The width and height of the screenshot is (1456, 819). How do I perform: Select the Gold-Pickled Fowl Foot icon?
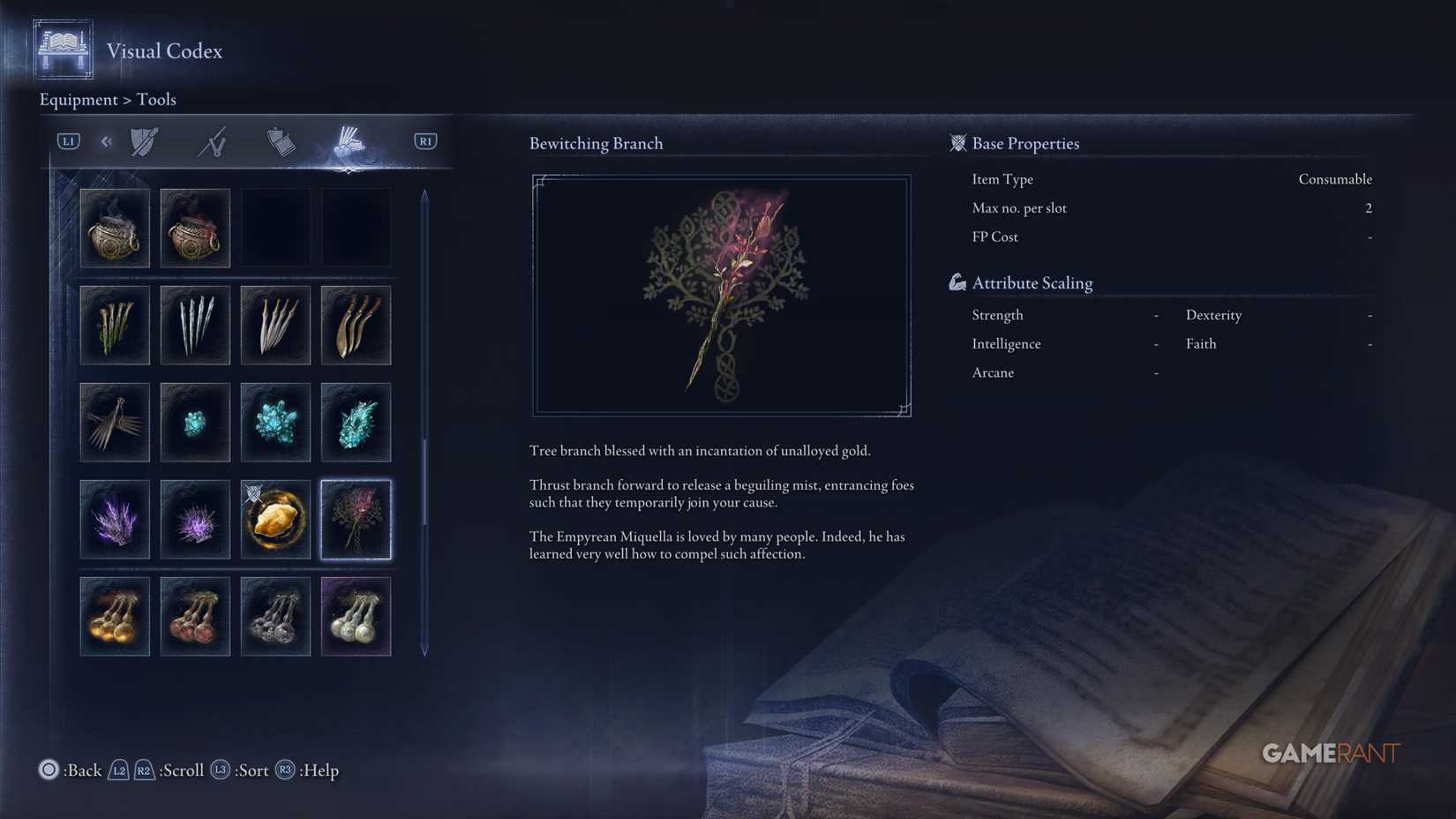pos(275,520)
